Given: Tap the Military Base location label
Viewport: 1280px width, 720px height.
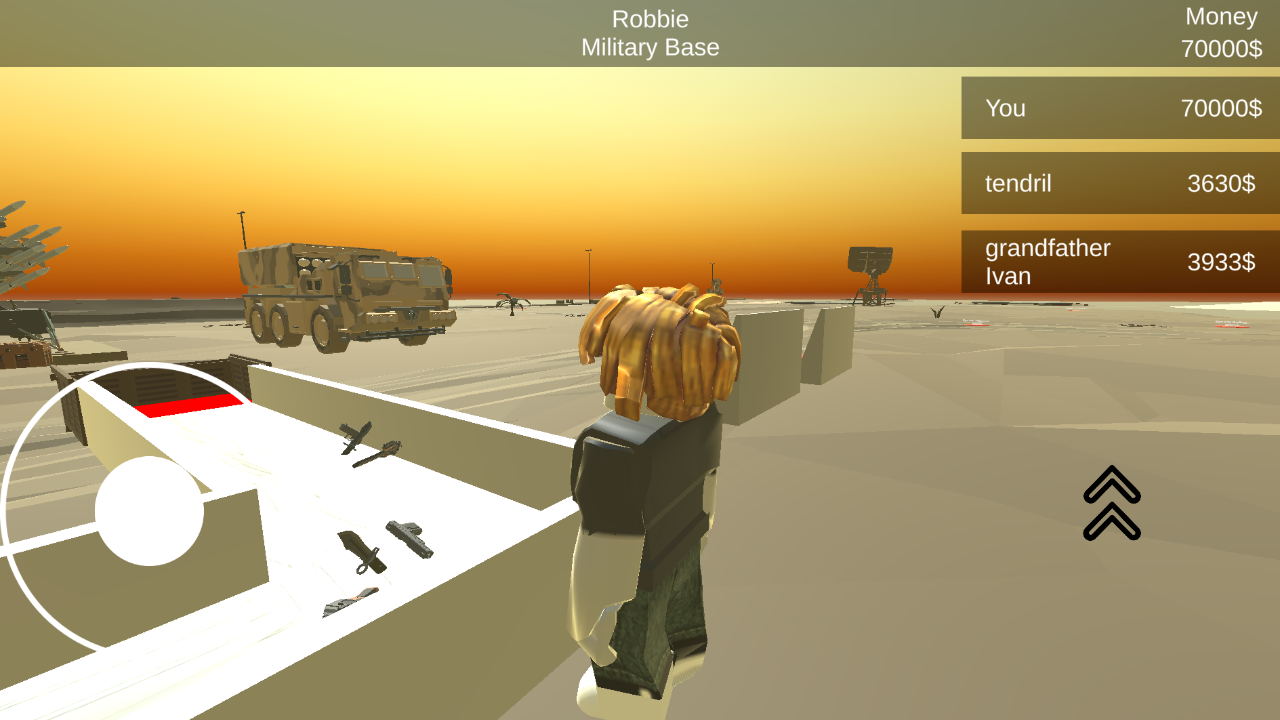Looking at the screenshot, I should (x=649, y=47).
